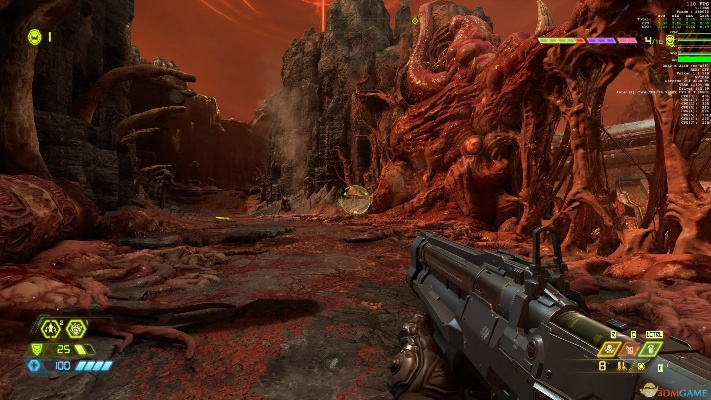
Task: Activate the yellow Blood Punch skull icon
Action: [609, 349]
